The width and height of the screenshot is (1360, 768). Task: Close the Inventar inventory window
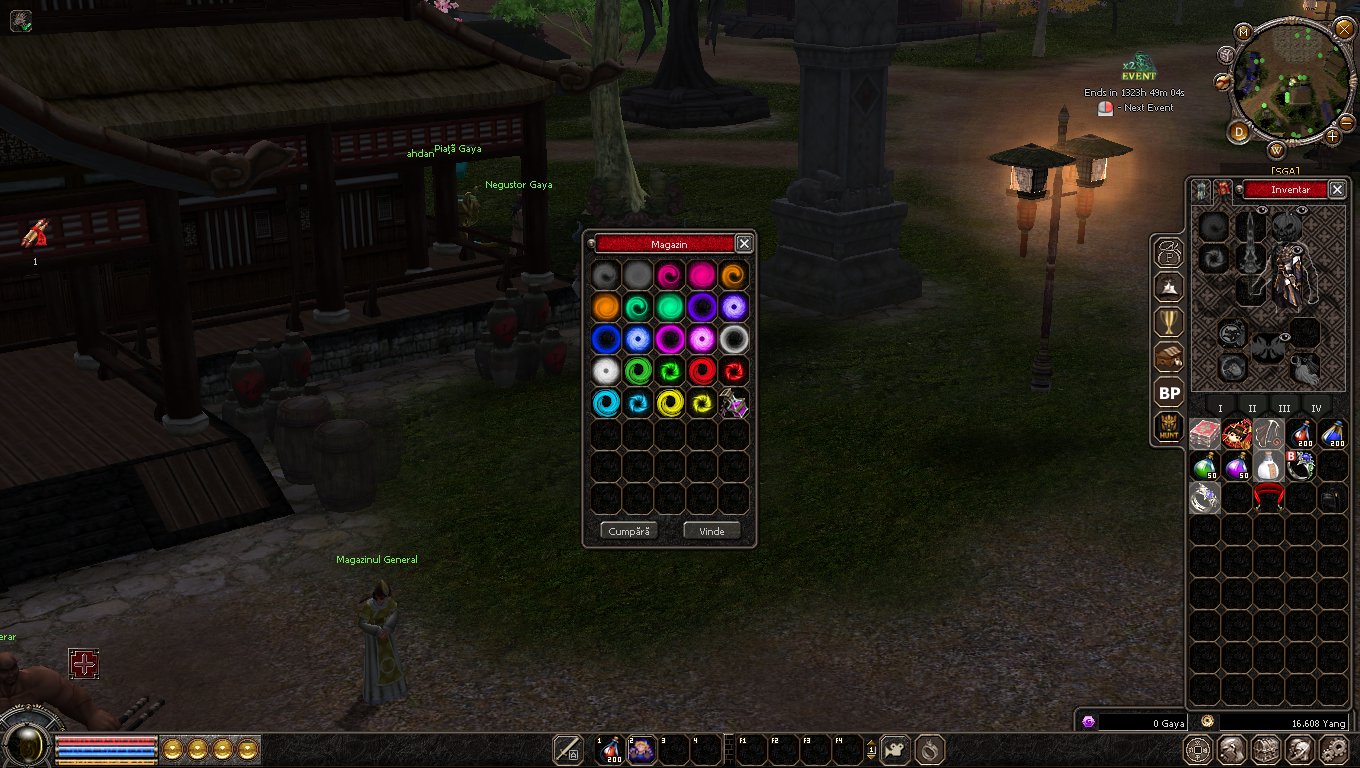[1337, 190]
